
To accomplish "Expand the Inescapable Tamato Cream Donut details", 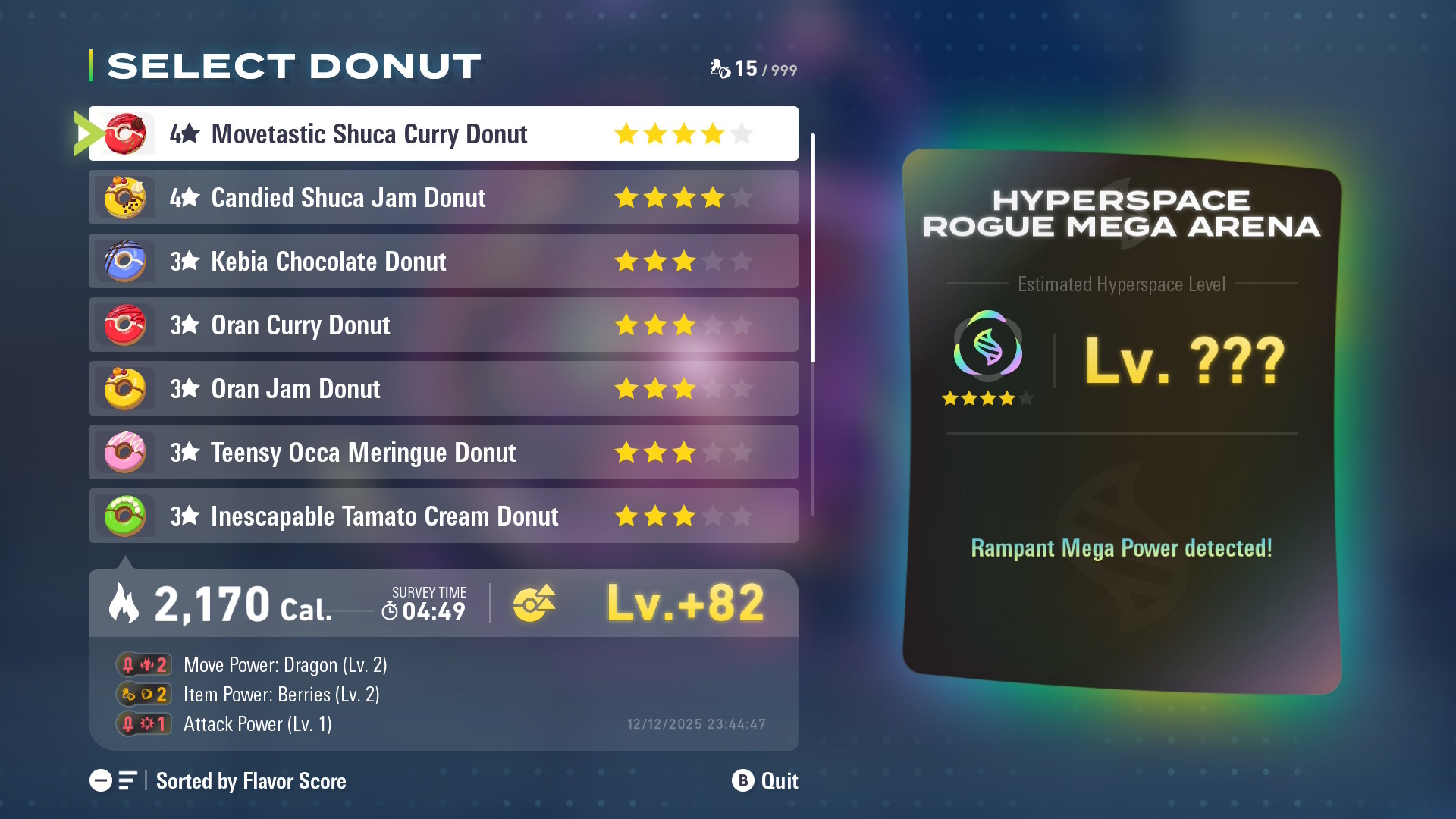I will point(444,516).
